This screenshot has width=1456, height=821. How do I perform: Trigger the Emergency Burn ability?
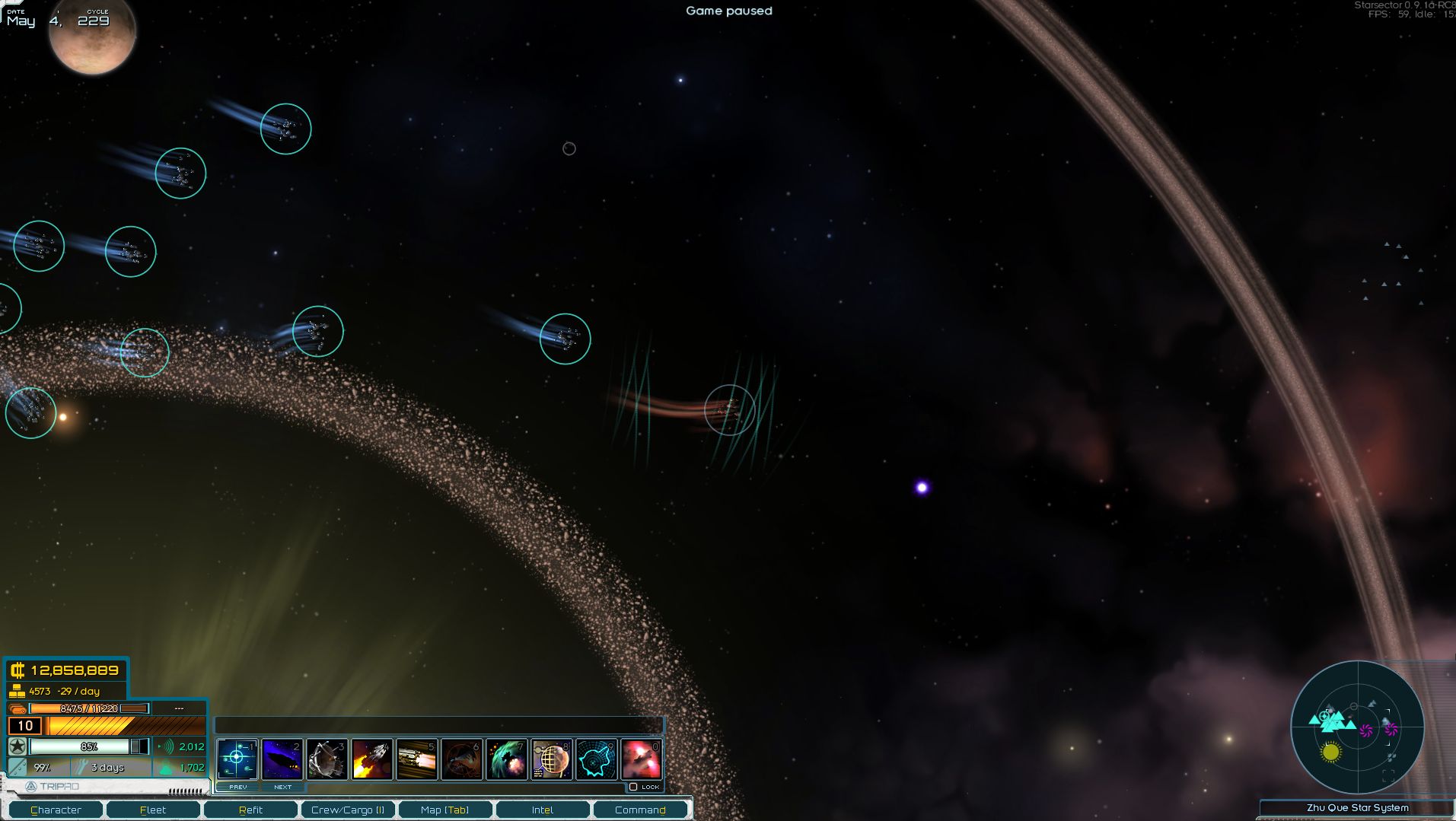373,758
